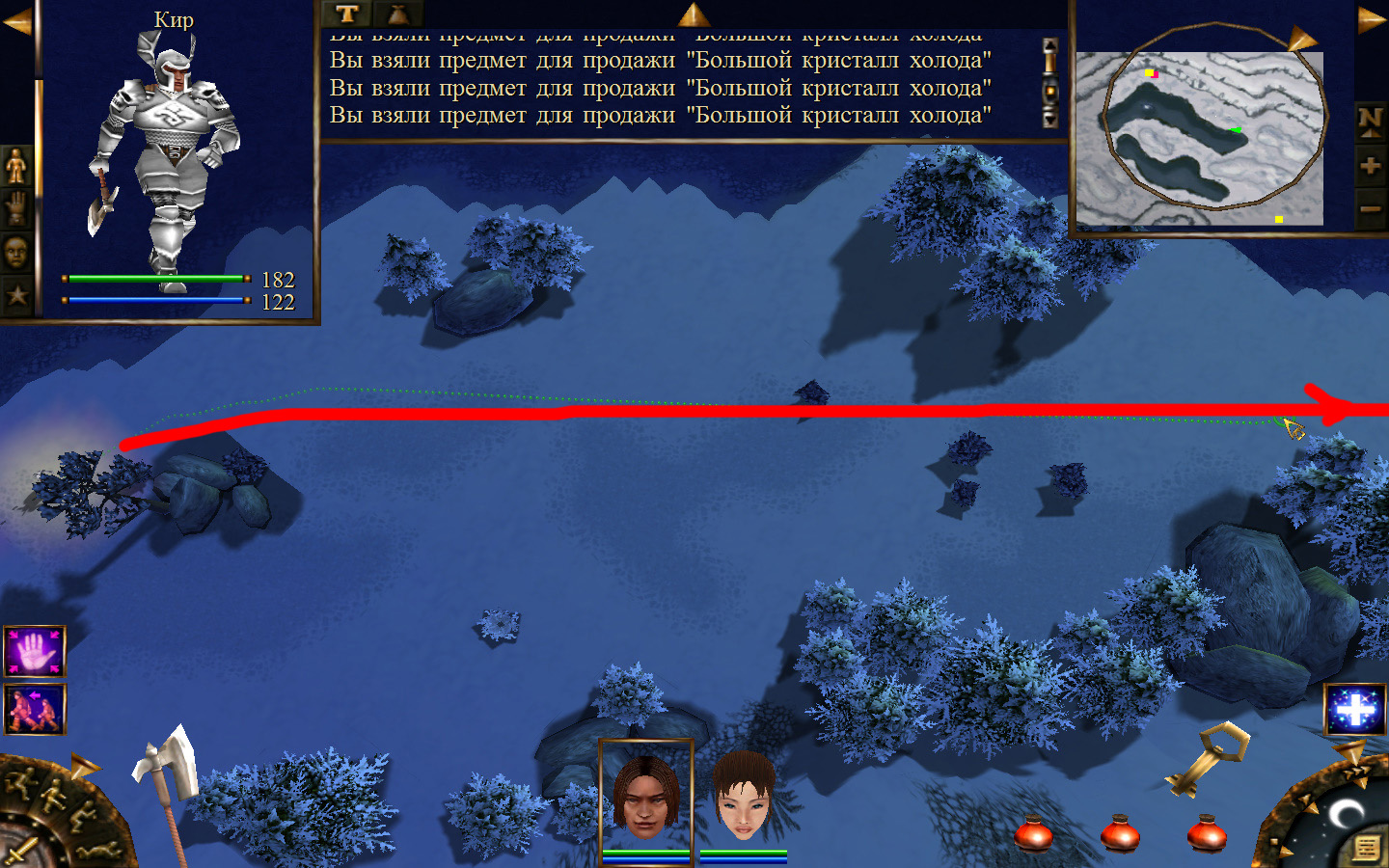Switch to the hand icon tab
This screenshot has height=868, width=1389.
pos(16,208)
